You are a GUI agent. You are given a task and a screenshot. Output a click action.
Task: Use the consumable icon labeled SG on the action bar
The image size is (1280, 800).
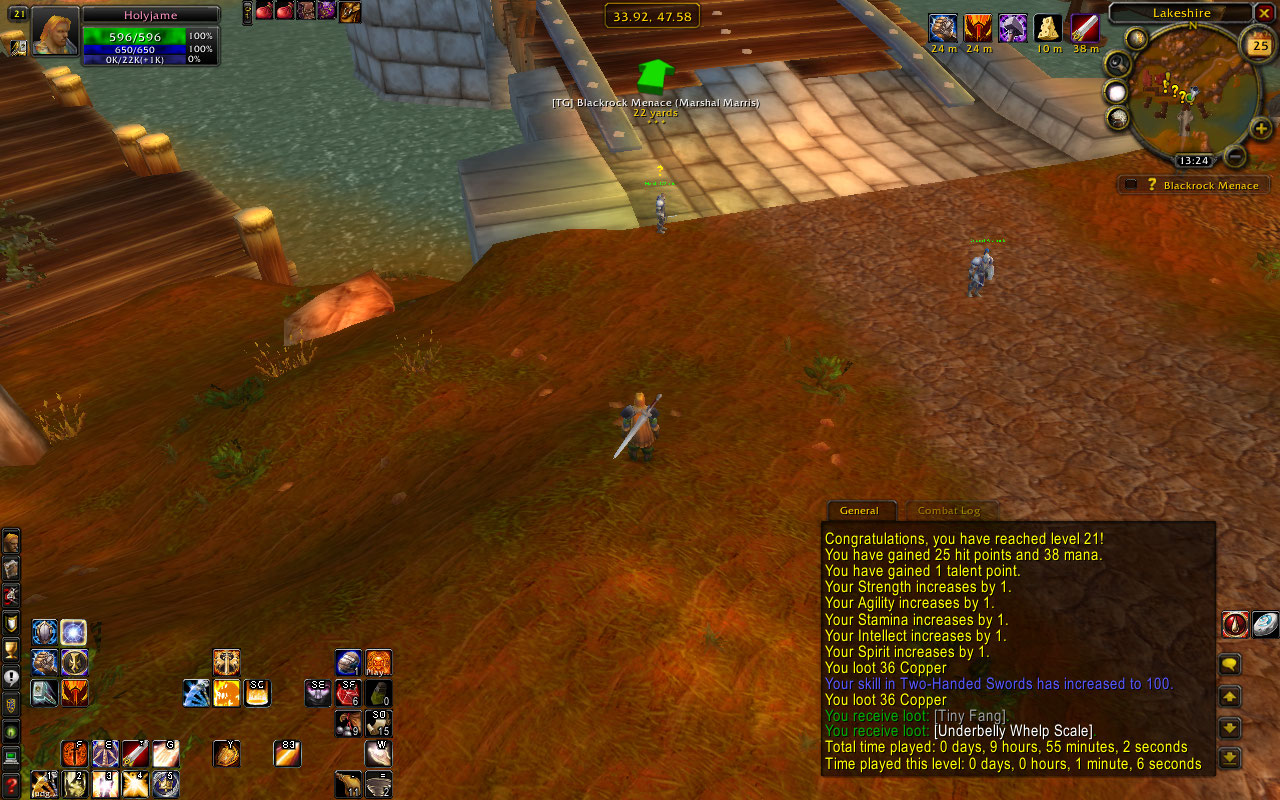coord(257,692)
